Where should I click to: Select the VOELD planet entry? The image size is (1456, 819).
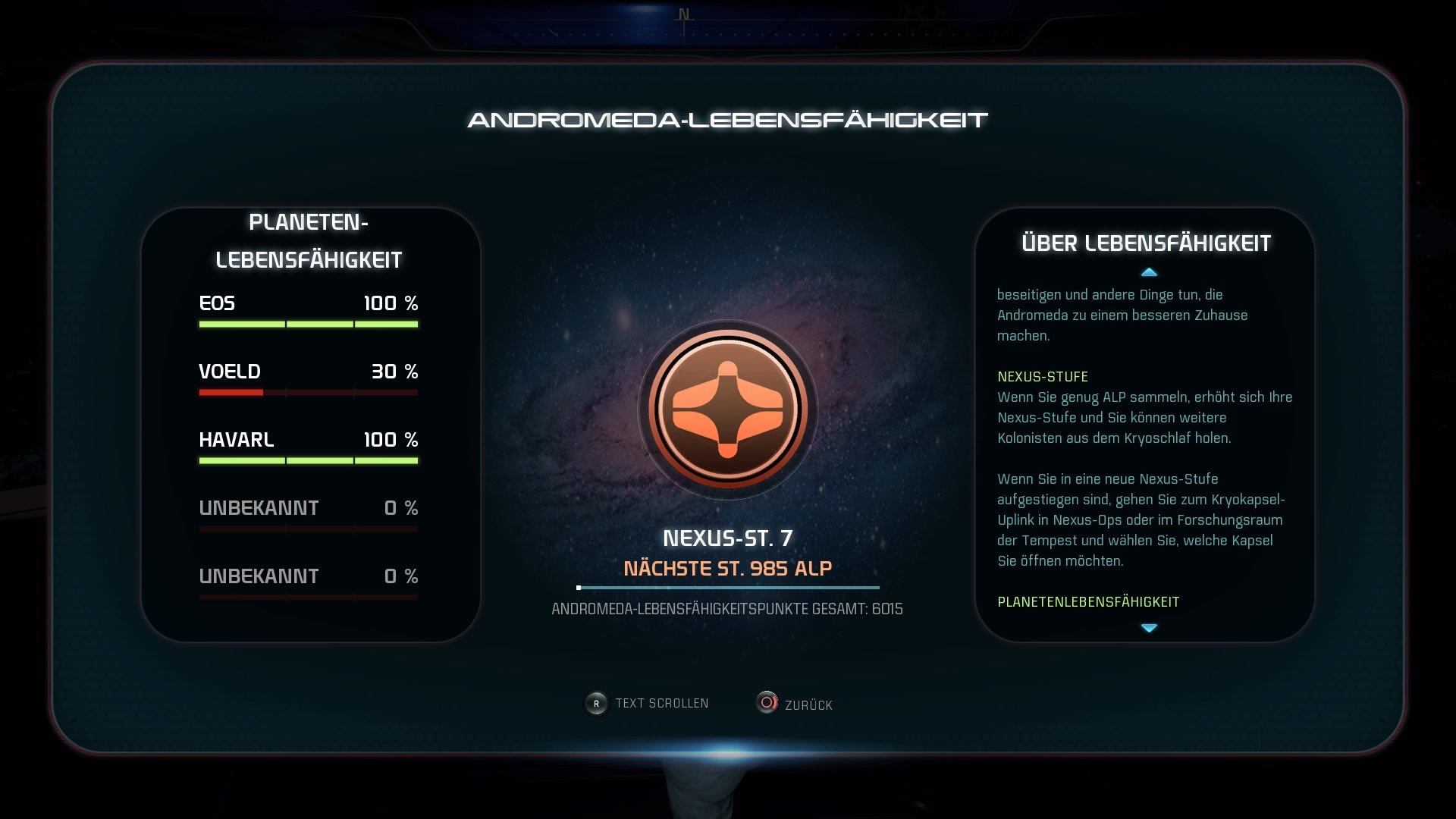click(307, 372)
